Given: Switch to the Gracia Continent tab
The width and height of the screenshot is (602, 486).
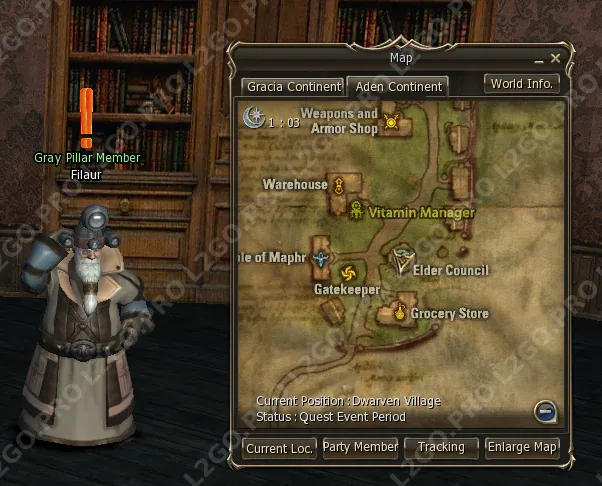Looking at the screenshot, I should click(293, 86).
